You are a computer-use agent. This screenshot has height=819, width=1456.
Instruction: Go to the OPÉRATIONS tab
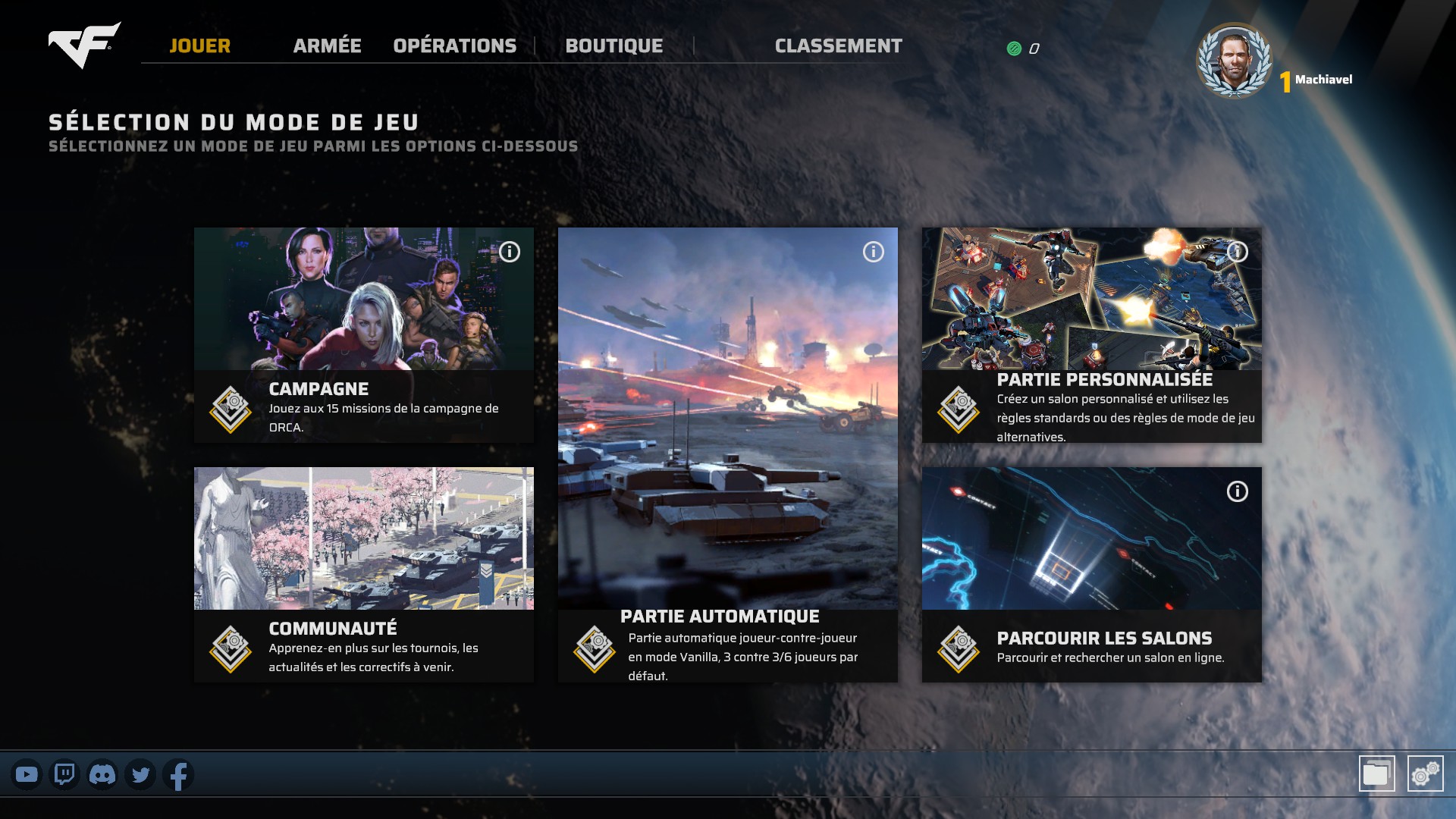pos(454,46)
